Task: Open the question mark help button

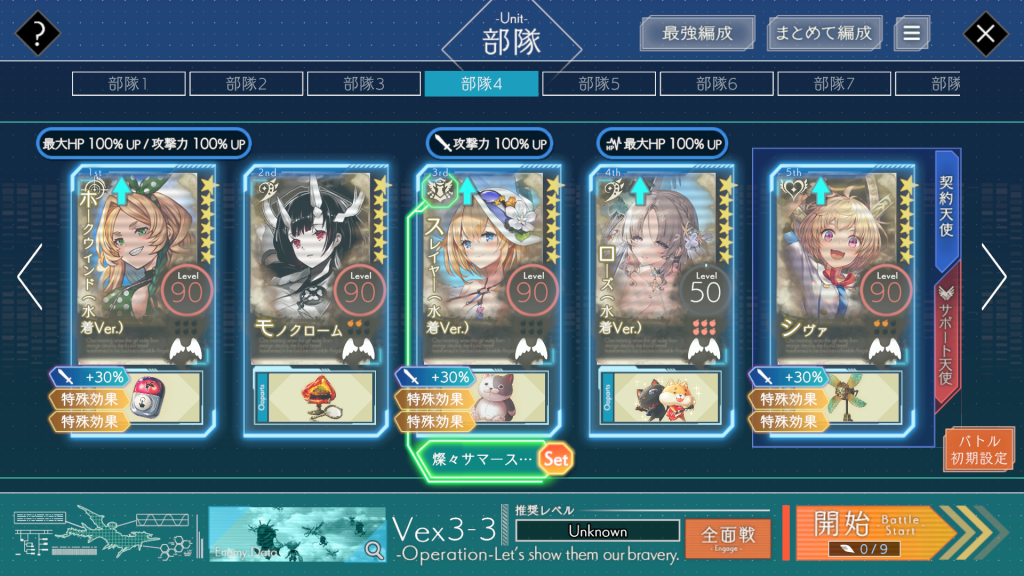Action: [x=38, y=34]
